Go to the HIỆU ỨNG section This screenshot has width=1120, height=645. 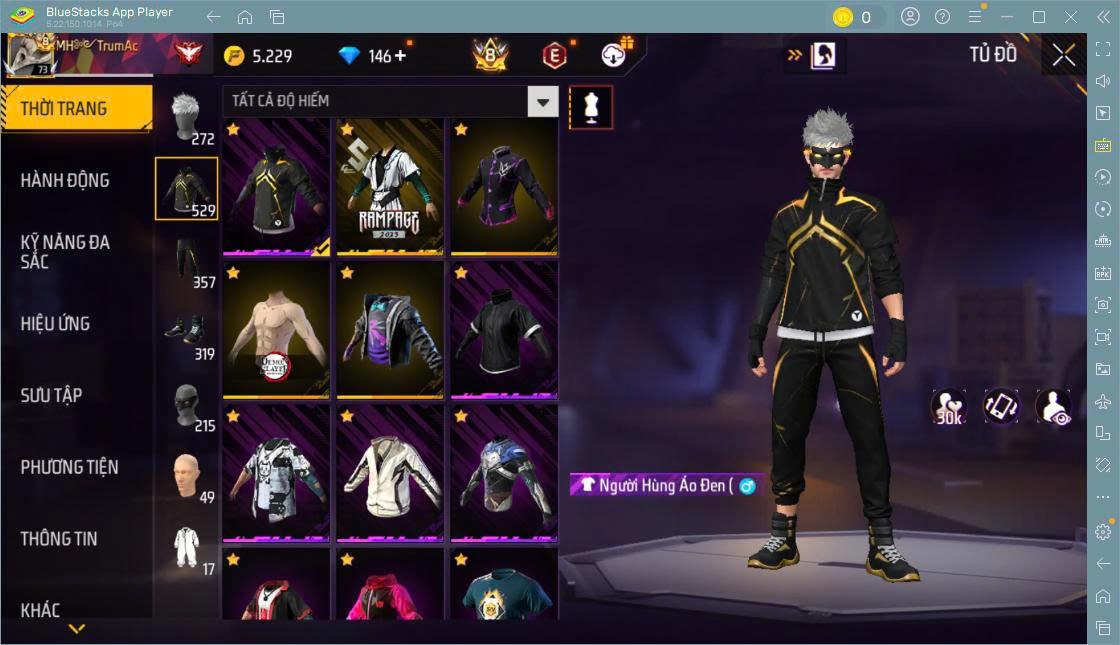coord(56,324)
